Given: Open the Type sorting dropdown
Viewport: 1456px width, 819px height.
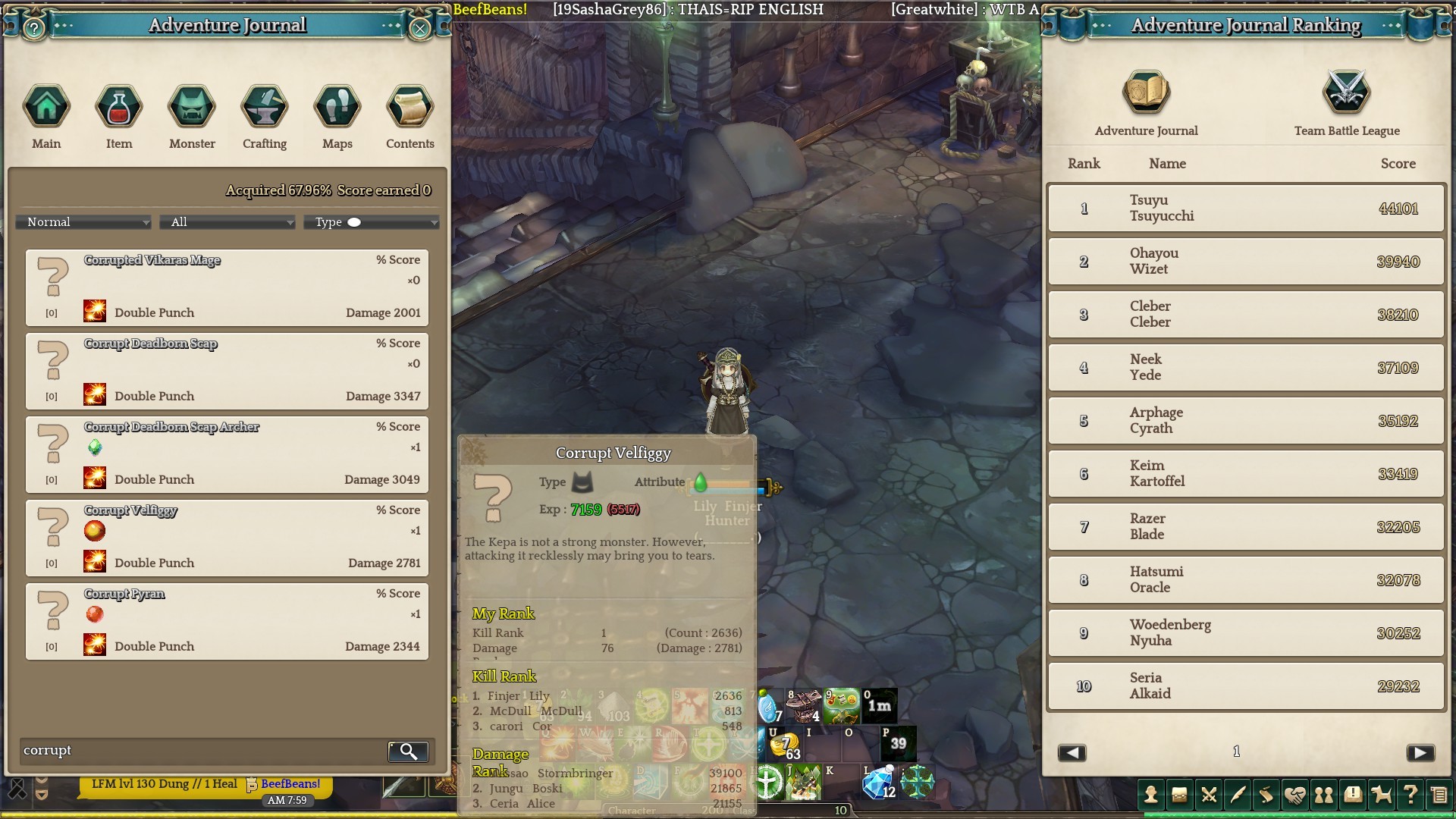Looking at the screenshot, I should [373, 222].
